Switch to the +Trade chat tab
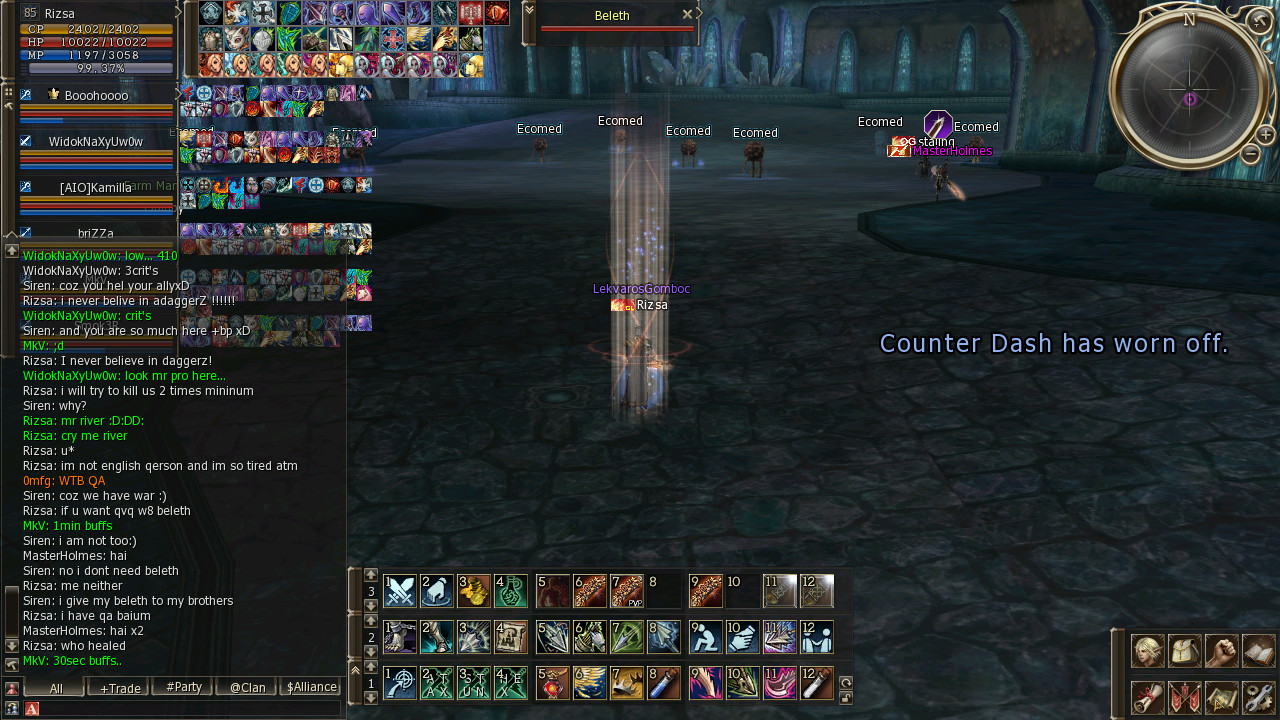The height and width of the screenshot is (720, 1280). [119, 687]
